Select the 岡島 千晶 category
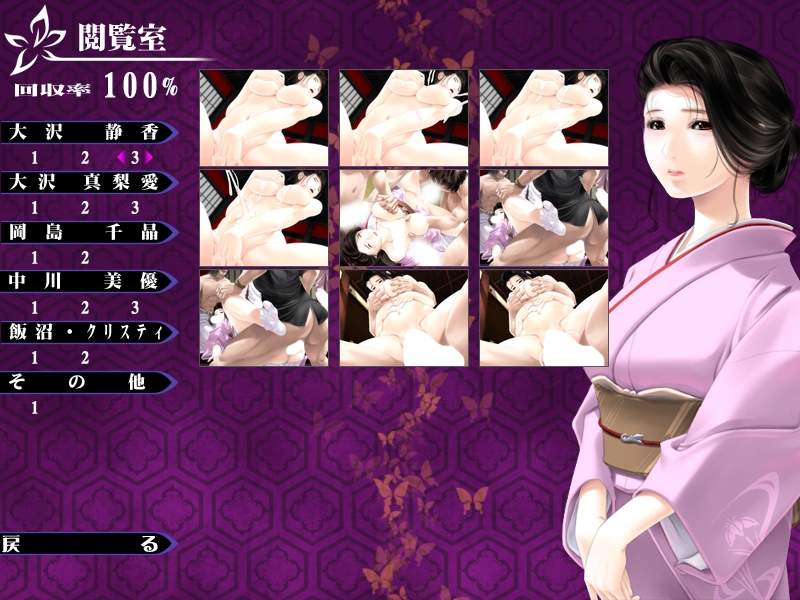Screen dimensions: 800x600 (85, 232)
